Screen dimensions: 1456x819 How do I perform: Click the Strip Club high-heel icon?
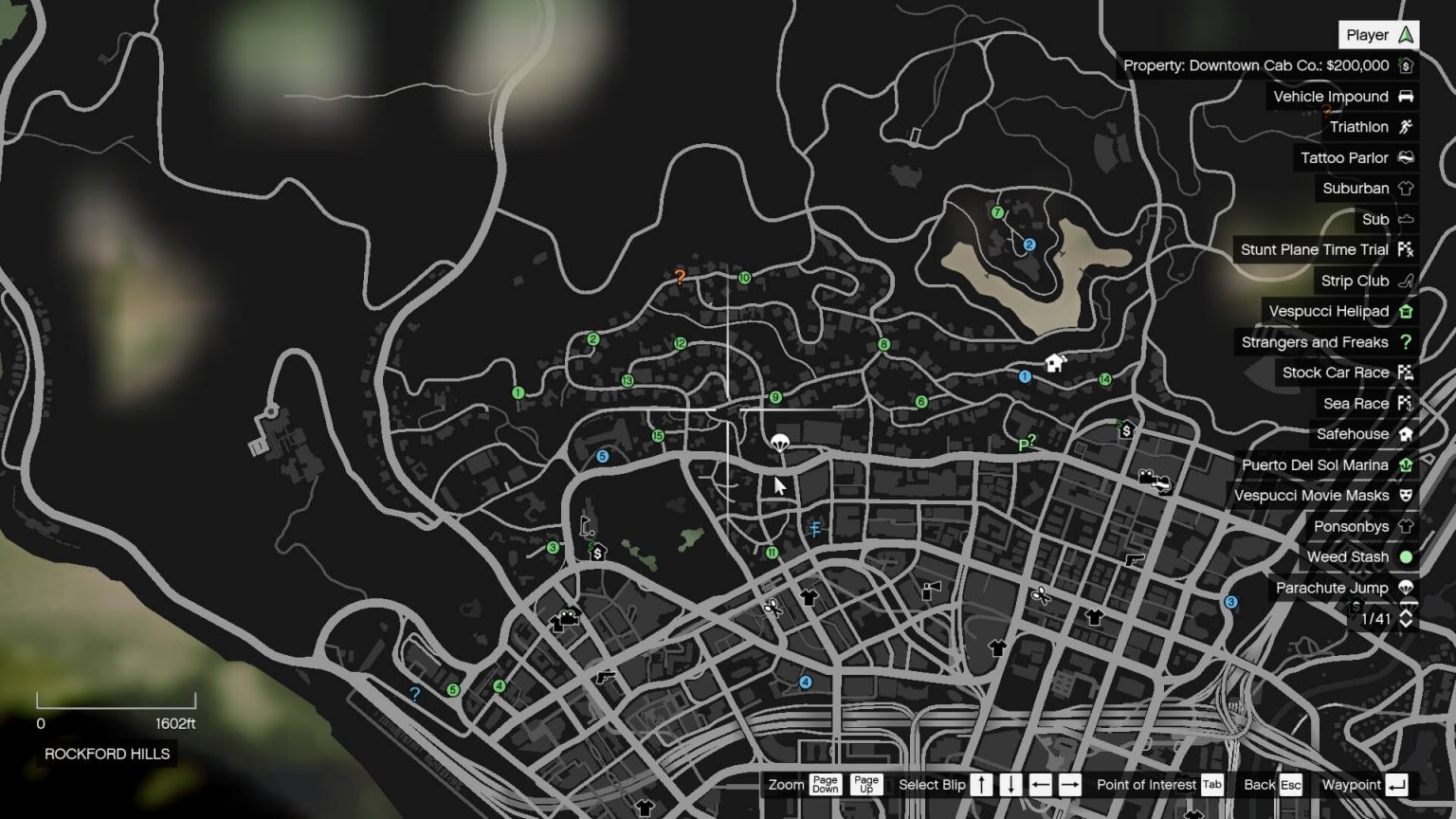point(1404,281)
